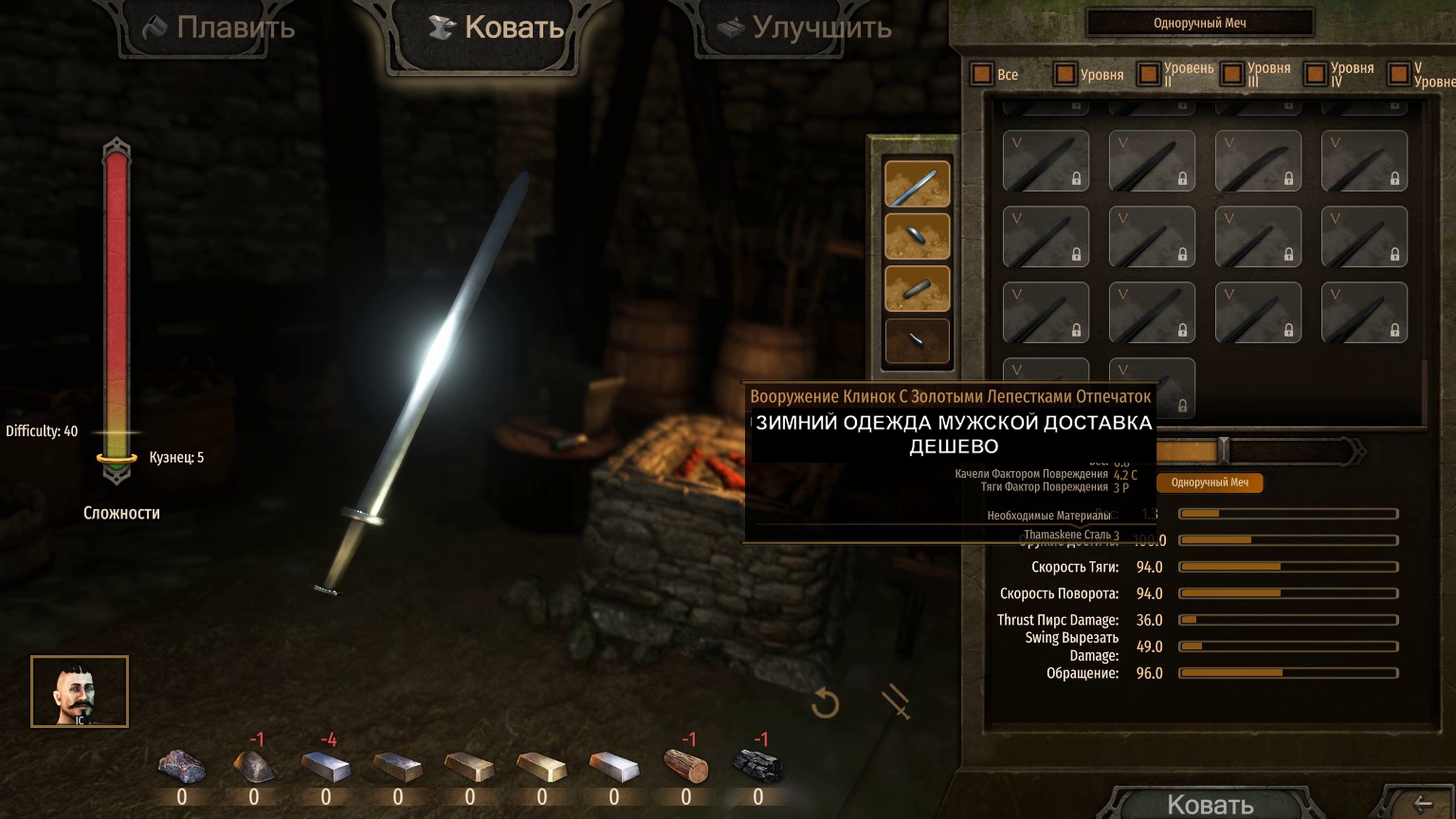Select the pommel part category icon
Image resolution: width=1456 pixels, height=819 pixels.
click(917, 340)
